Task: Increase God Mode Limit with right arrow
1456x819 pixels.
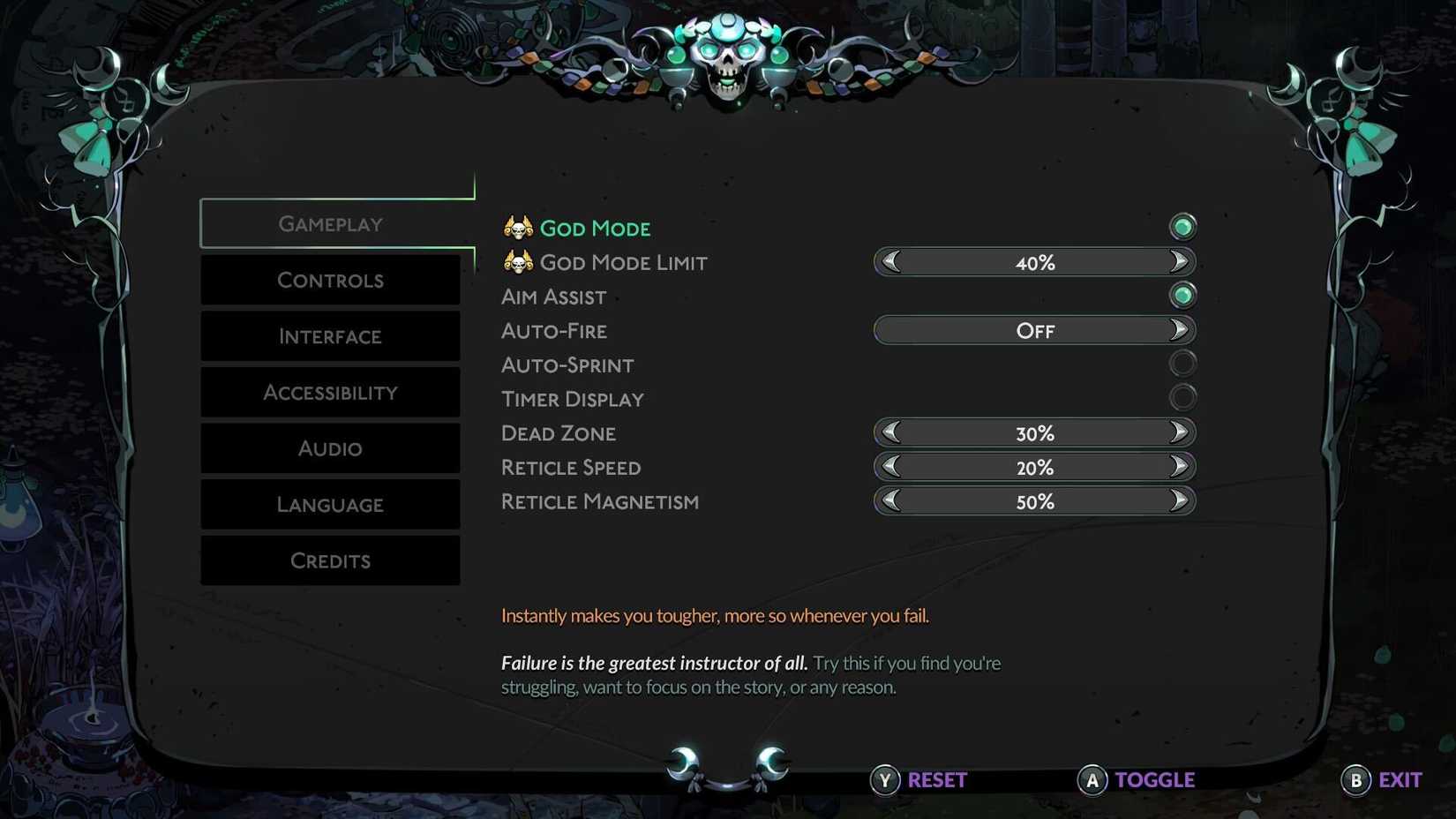Action: (1179, 262)
